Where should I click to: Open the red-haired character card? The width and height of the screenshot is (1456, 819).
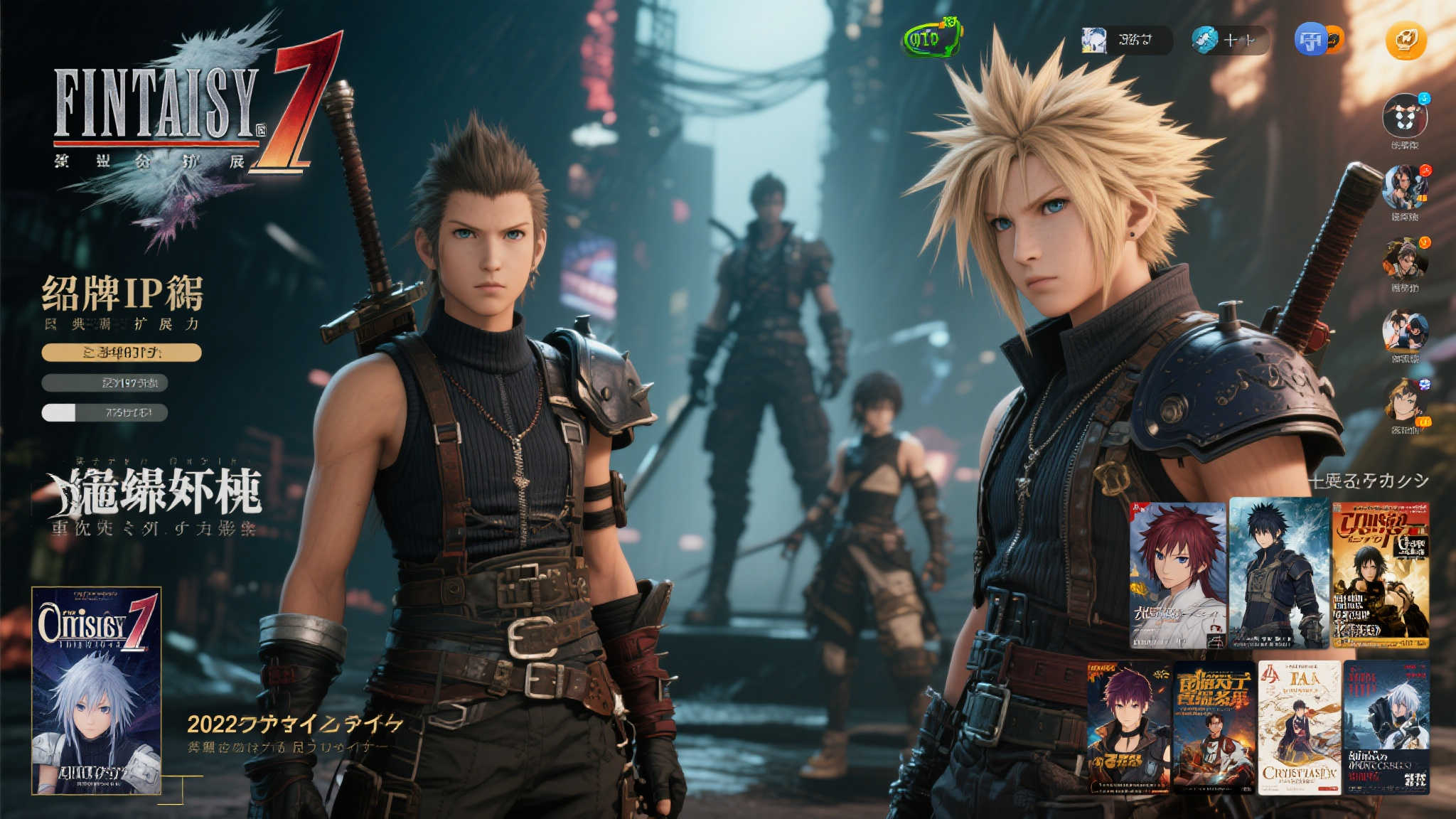pos(1178,575)
